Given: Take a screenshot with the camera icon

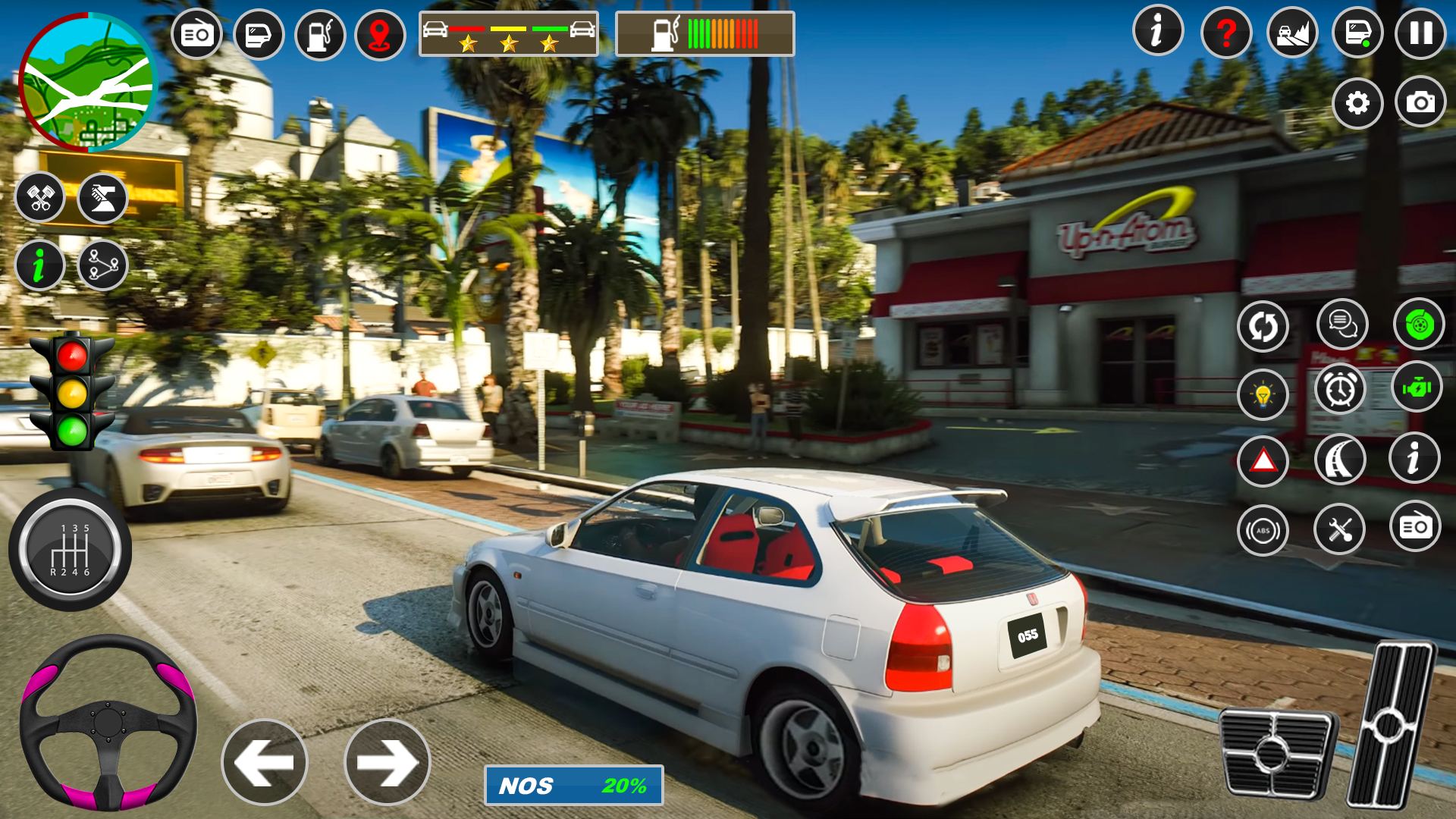Looking at the screenshot, I should (x=1420, y=103).
